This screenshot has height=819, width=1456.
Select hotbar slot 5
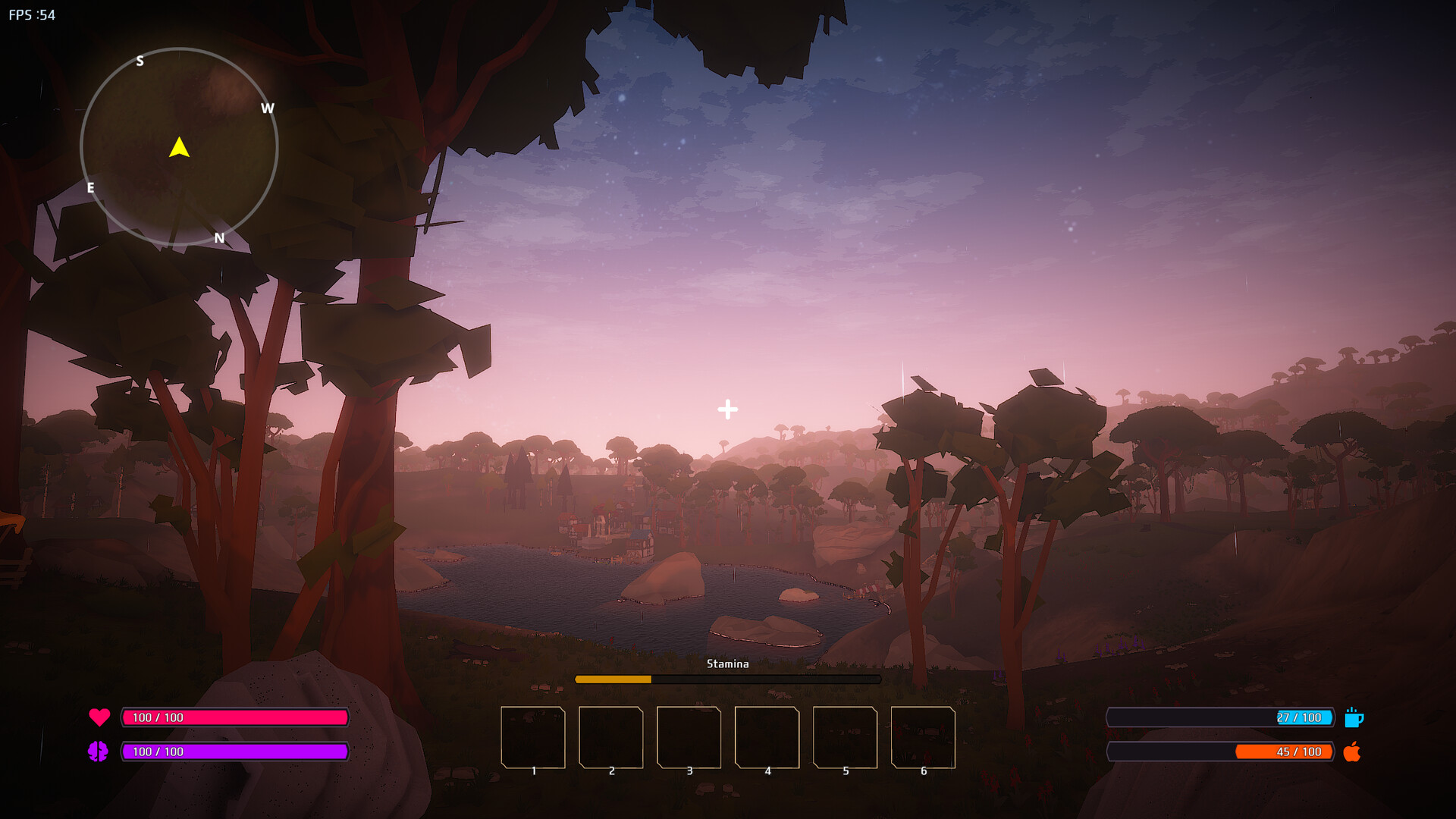pyautogui.click(x=844, y=737)
